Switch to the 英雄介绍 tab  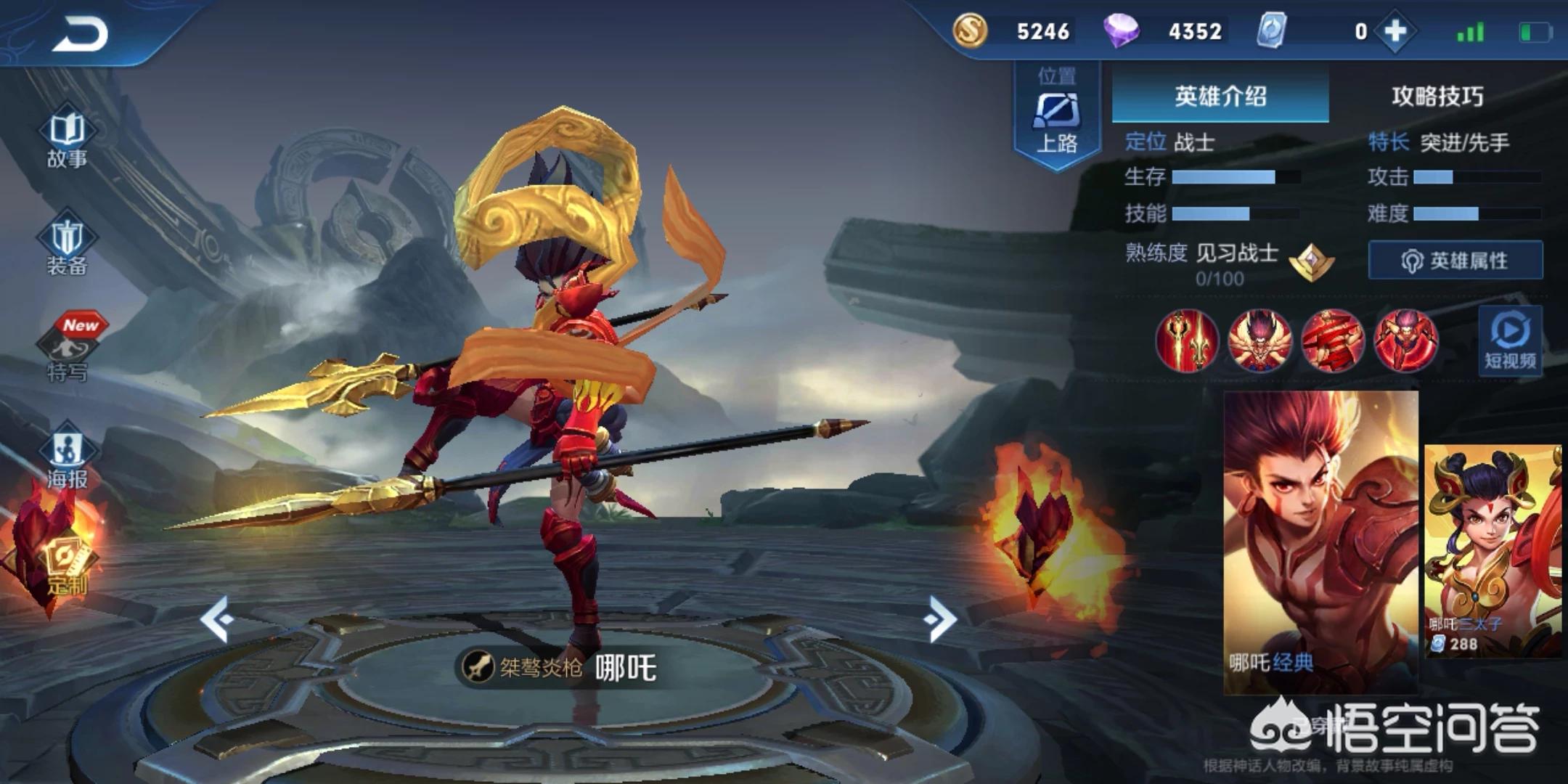click(x=1220, y=96)
